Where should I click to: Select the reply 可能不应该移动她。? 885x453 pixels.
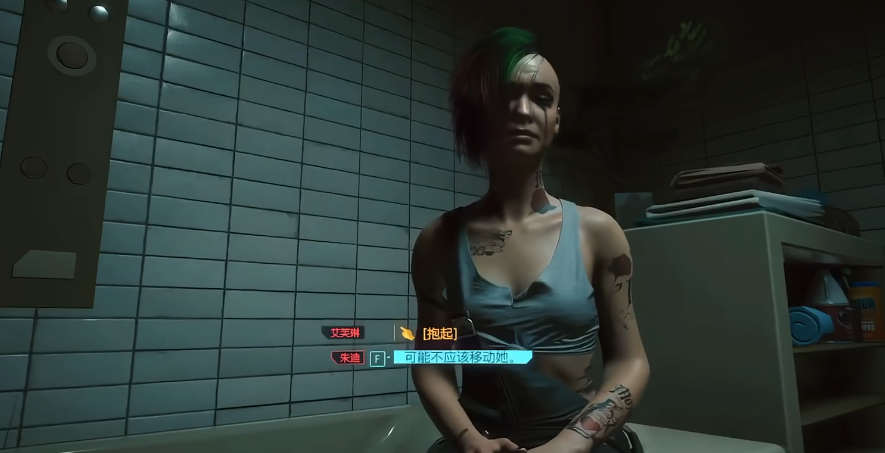461,357
